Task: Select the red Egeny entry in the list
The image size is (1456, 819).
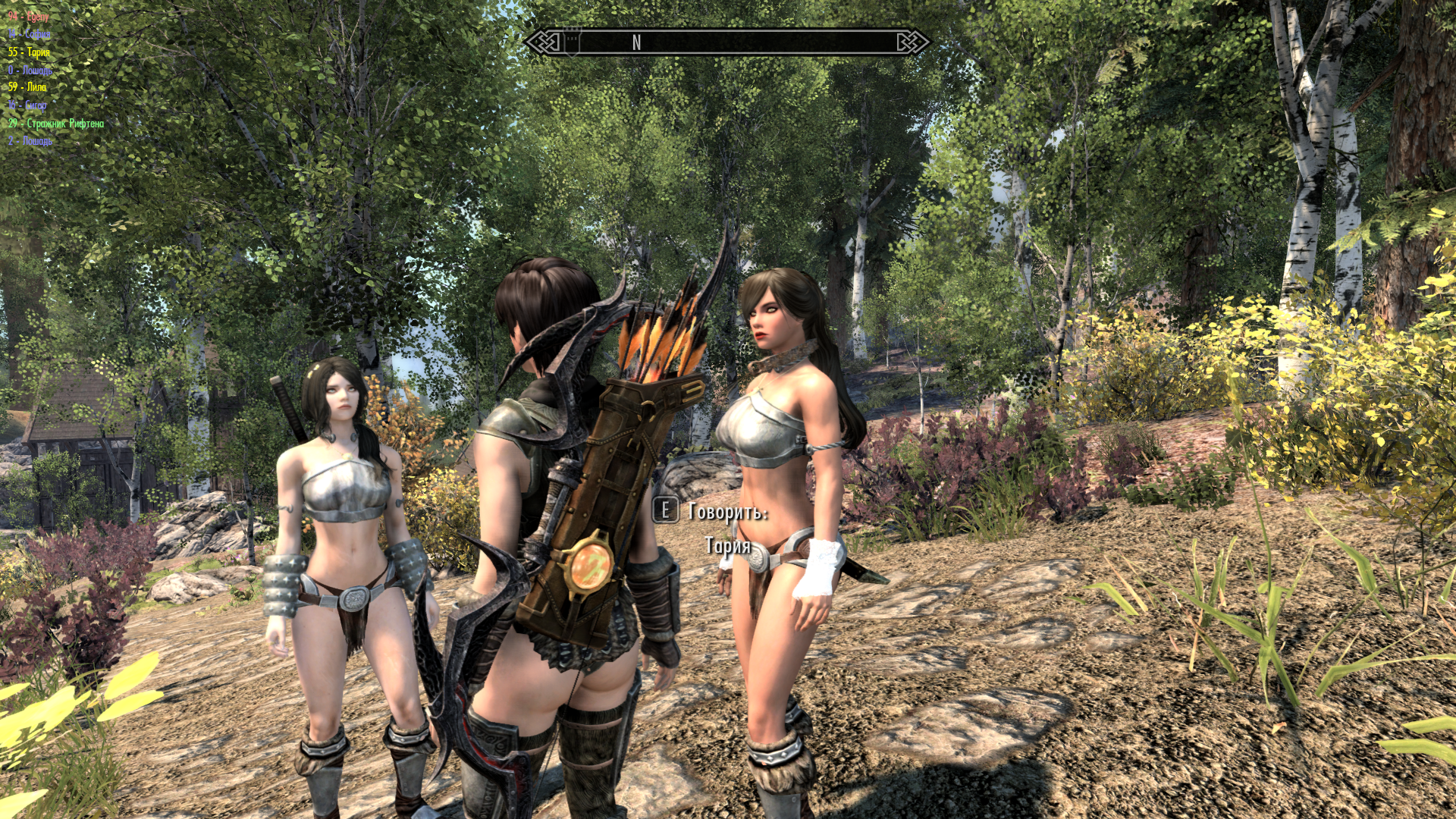Action: 29,17
